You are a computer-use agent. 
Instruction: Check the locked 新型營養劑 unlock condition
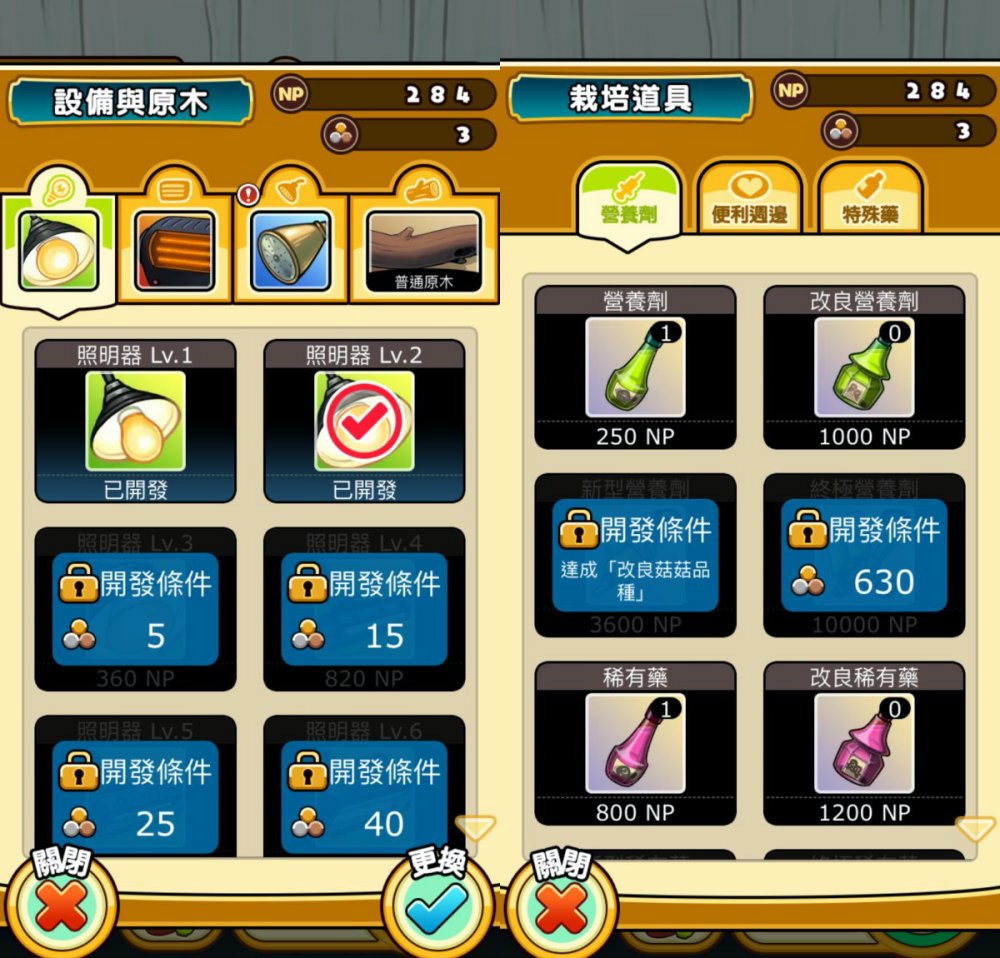pos(635,556)
